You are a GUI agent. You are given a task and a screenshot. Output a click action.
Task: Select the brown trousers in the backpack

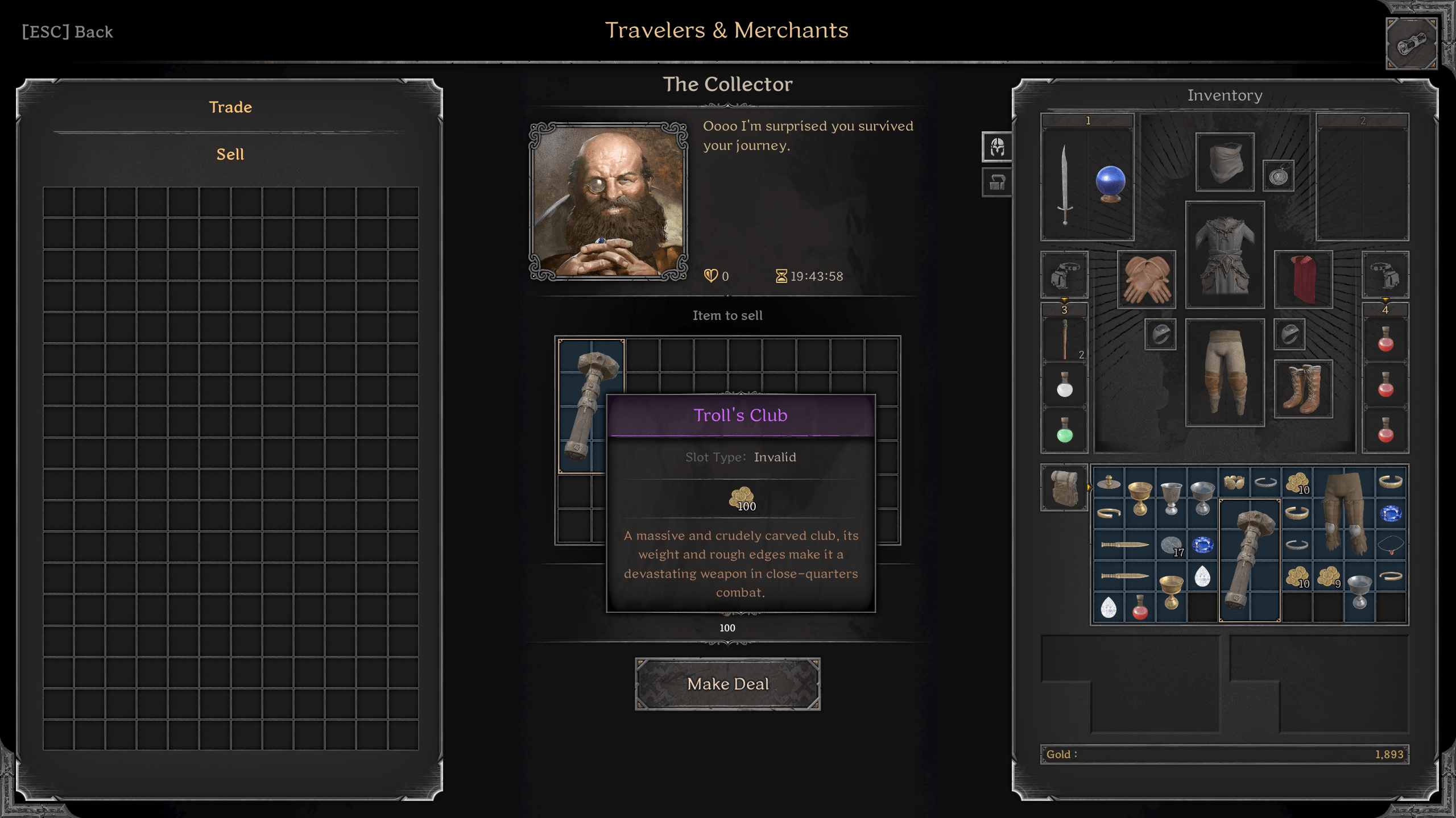1344,513
